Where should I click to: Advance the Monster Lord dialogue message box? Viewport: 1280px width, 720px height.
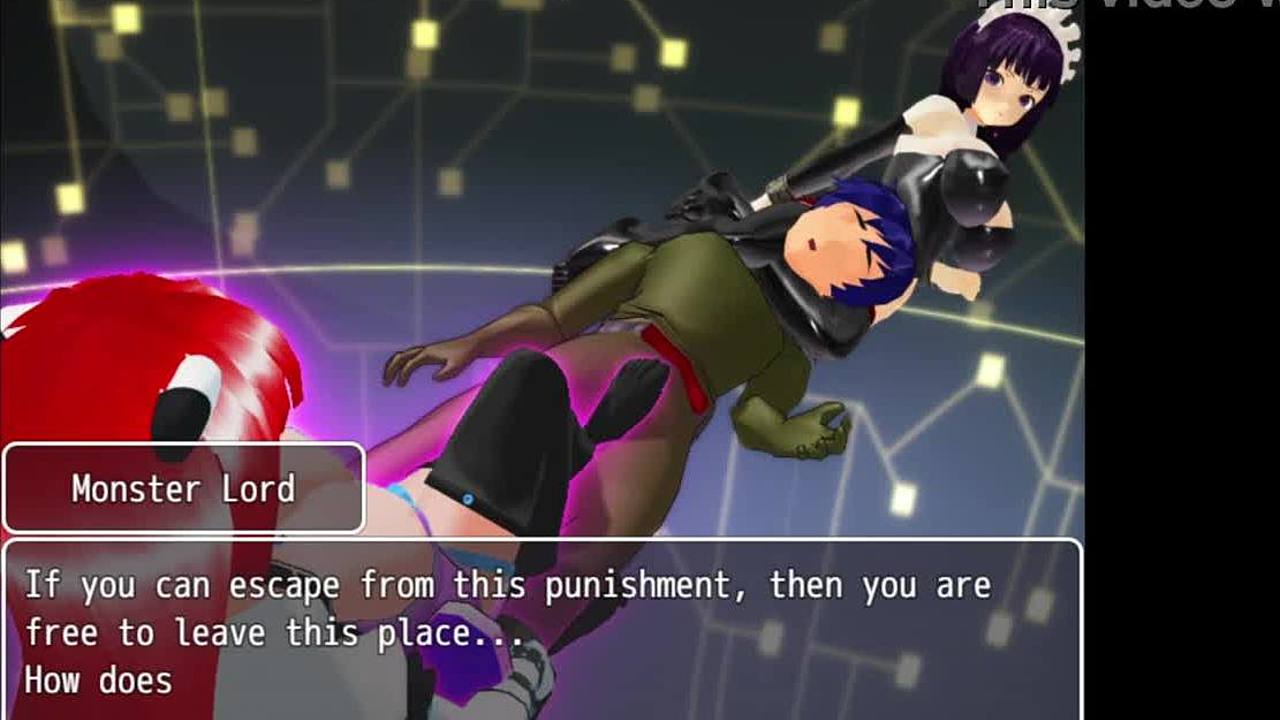click(x=542, y=630)
